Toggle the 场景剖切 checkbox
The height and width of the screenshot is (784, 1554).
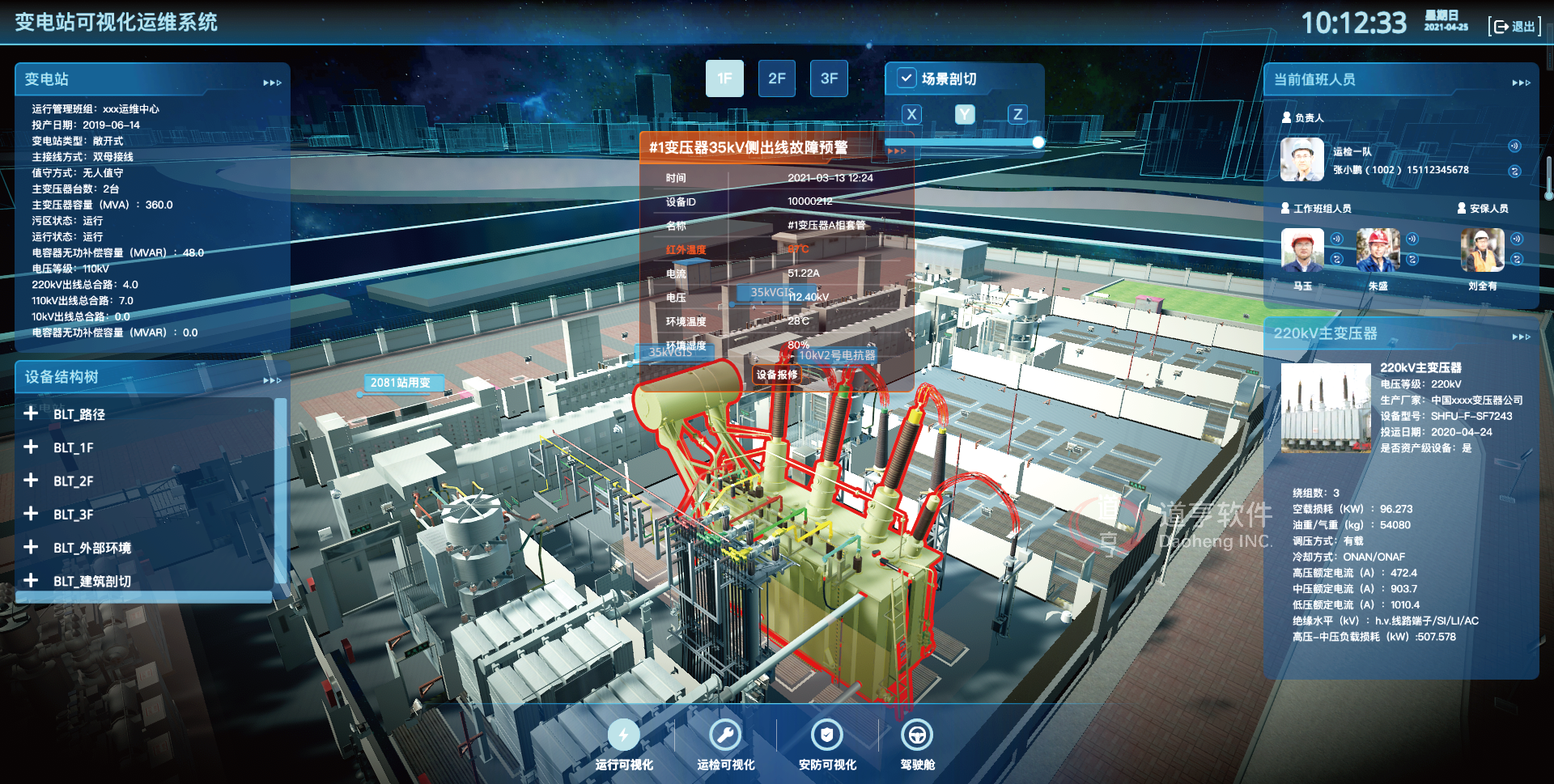[x=906, y=78]
